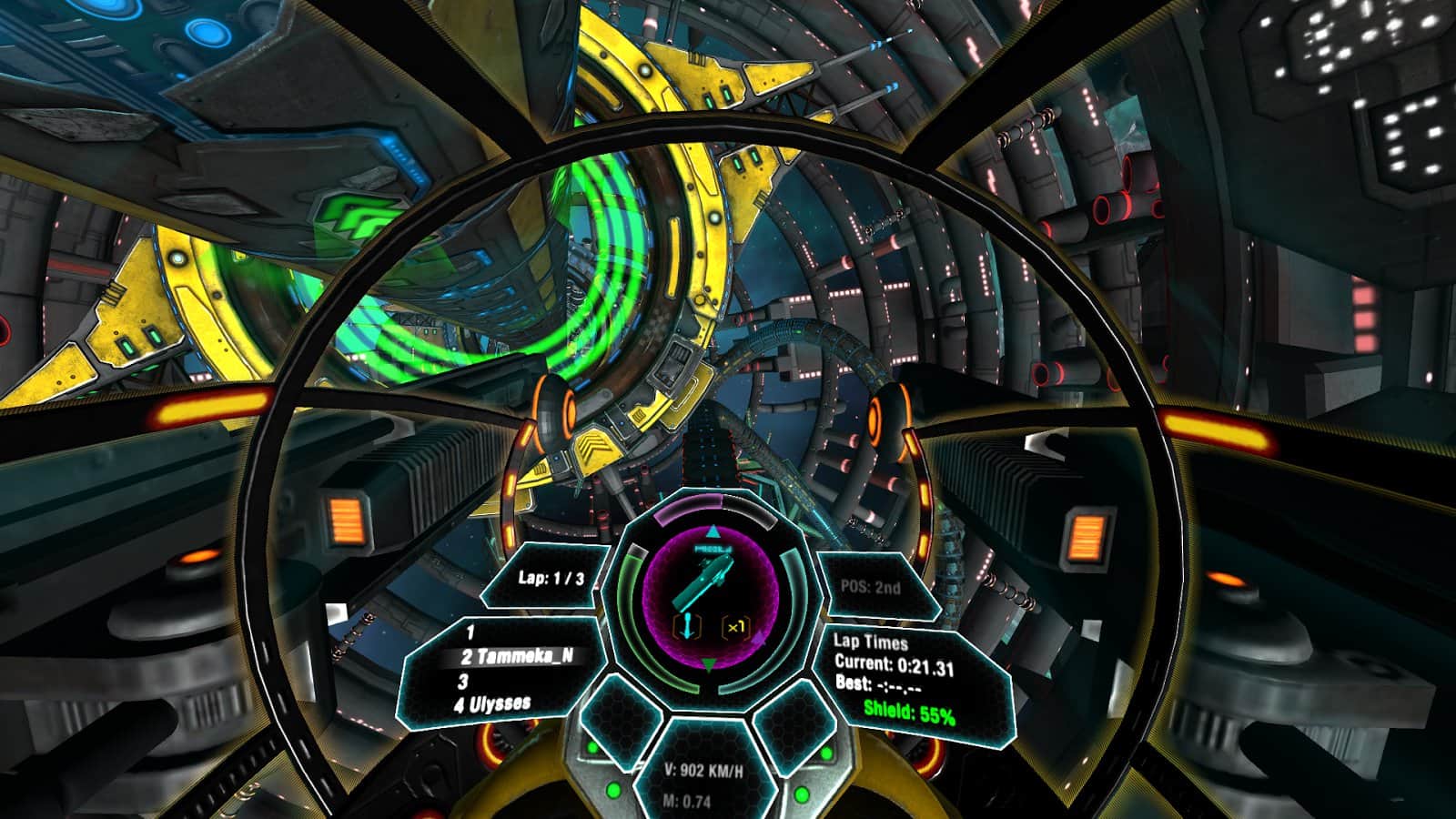Click the green down triangle below the radar
This screenshot has width=1456, height=819.
tap(708, 662)
